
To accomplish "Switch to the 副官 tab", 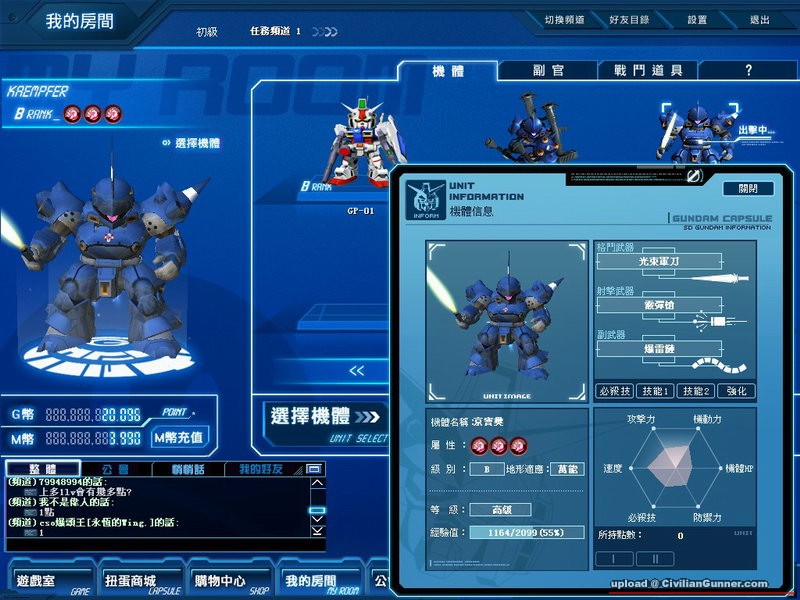I will [x=549, y=71].
